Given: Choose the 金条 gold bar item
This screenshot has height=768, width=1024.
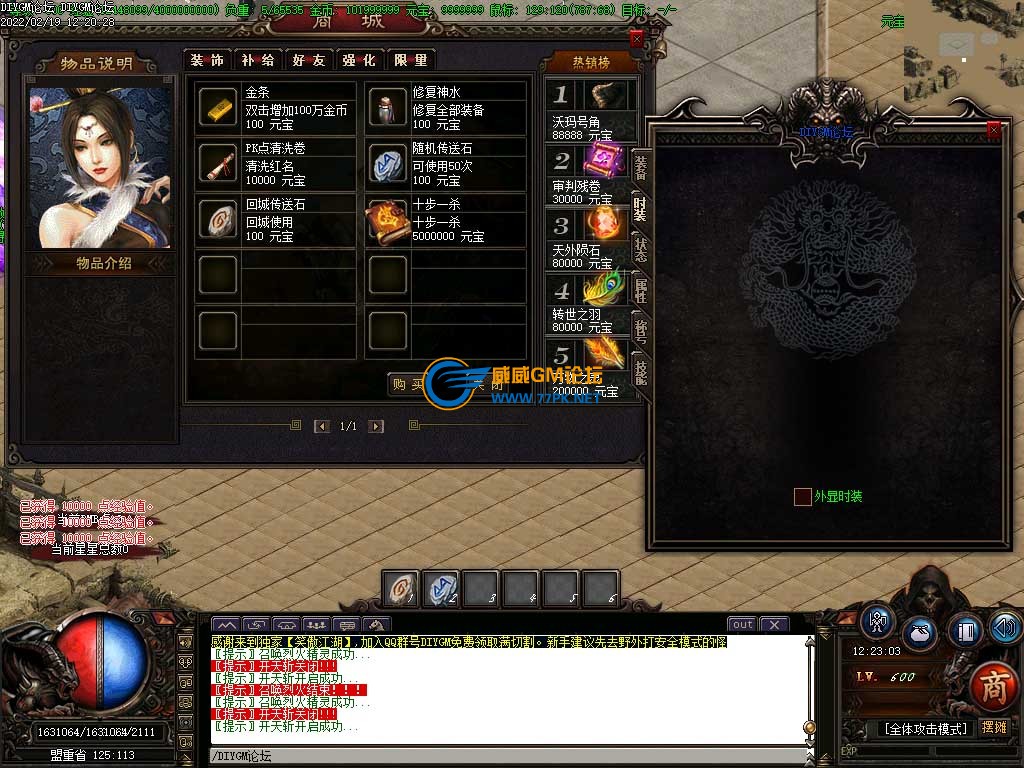Looking at the screenshot, I should pyautogui.click(x=218, y=107).
